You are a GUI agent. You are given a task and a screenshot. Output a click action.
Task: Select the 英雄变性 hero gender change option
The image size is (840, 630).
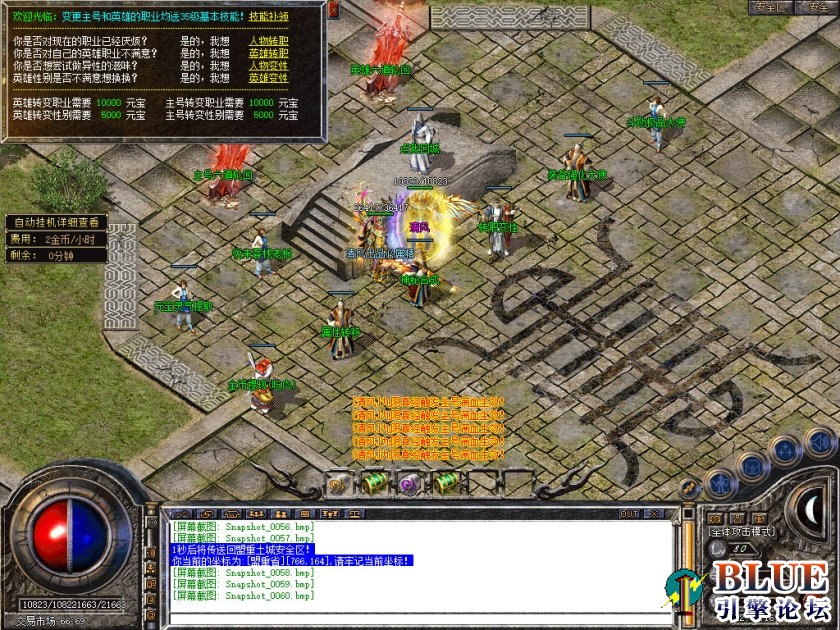point(268,78)
